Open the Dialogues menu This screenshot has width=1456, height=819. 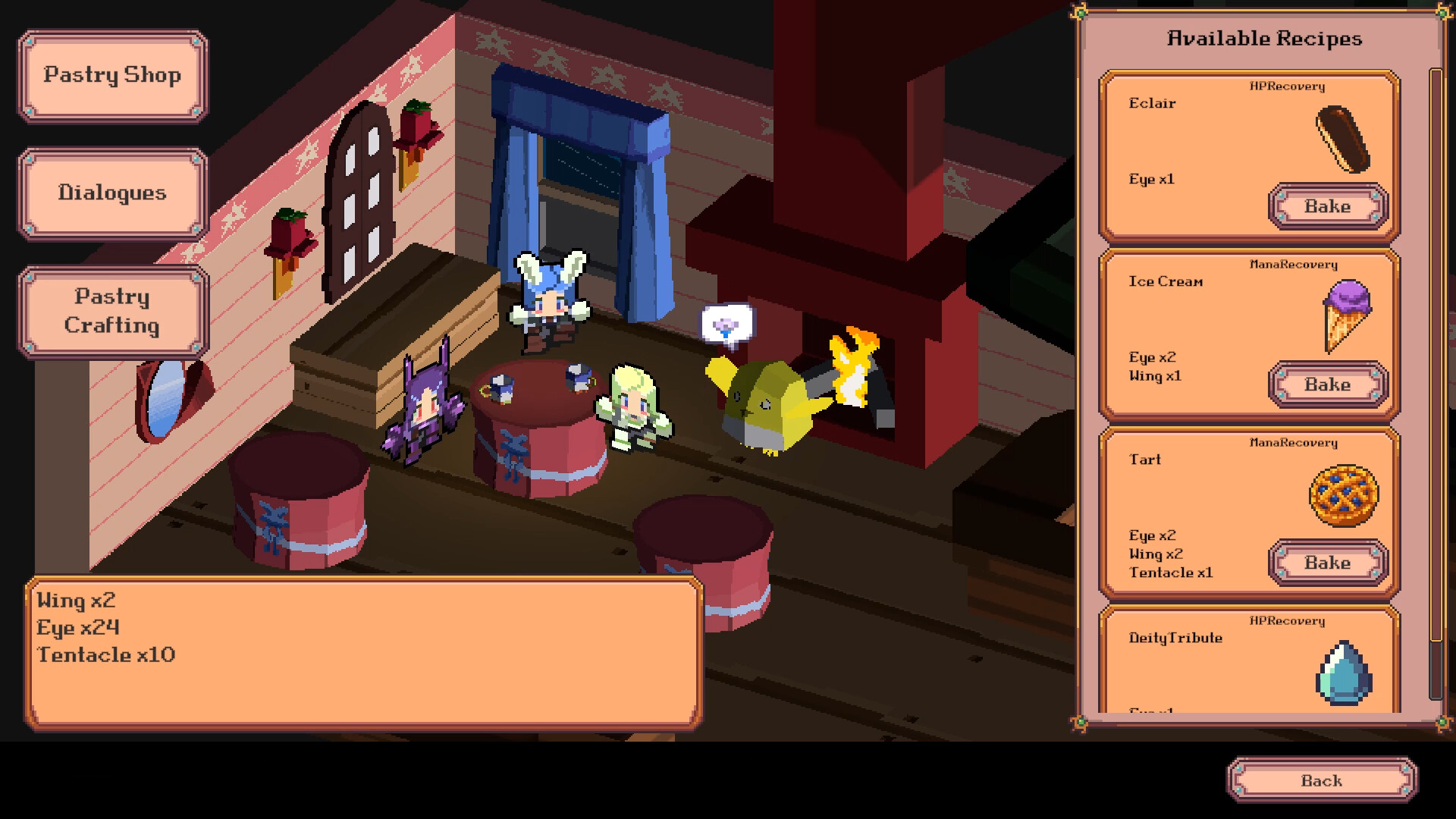point(113,193)
